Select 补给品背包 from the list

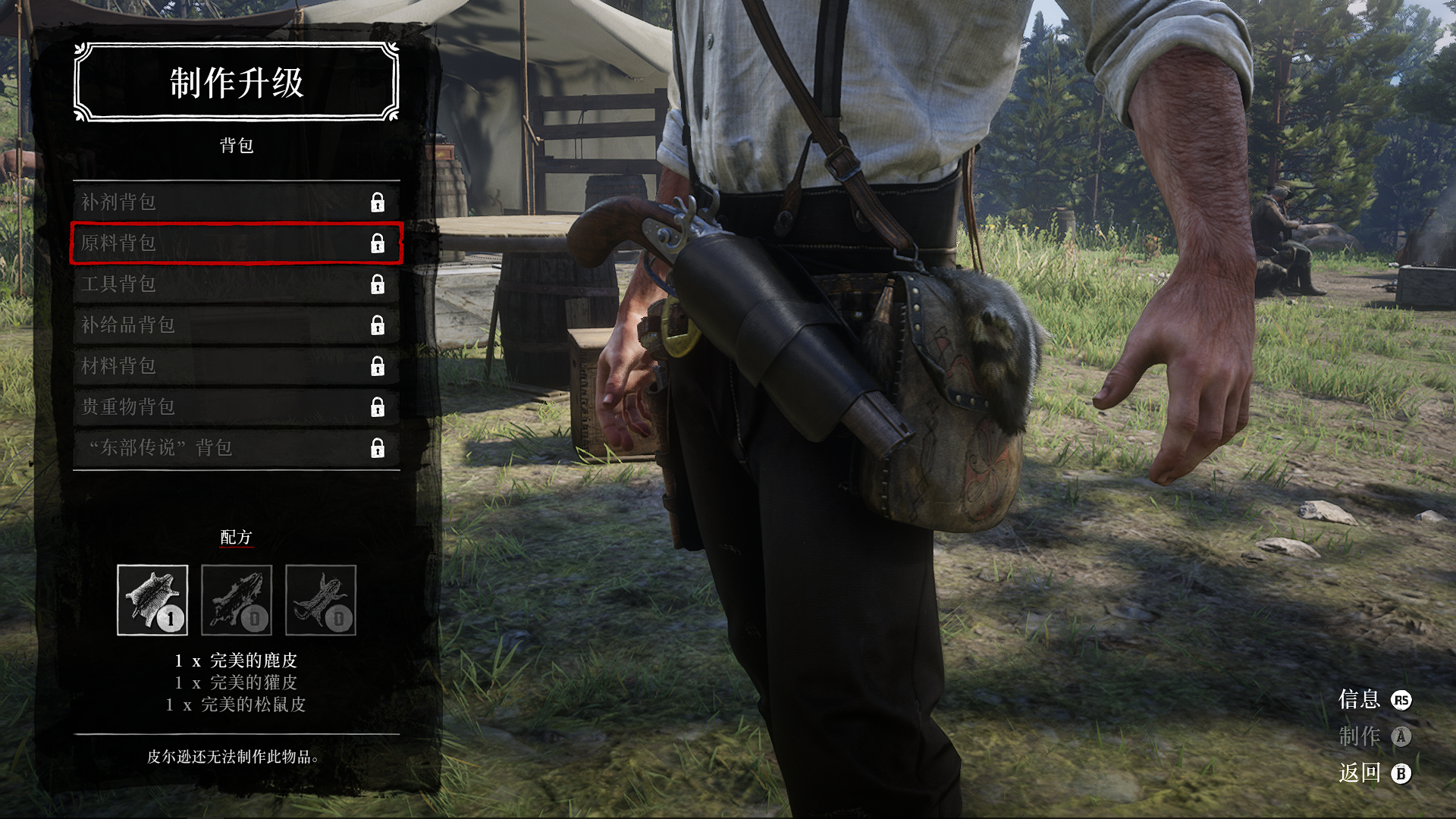point(236,325)
